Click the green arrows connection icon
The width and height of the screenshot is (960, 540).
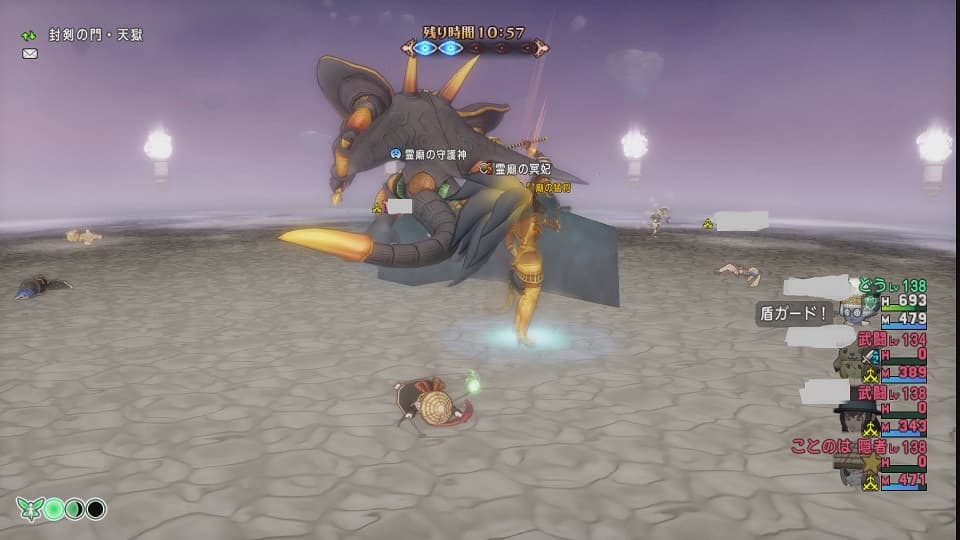click(30, 35)
